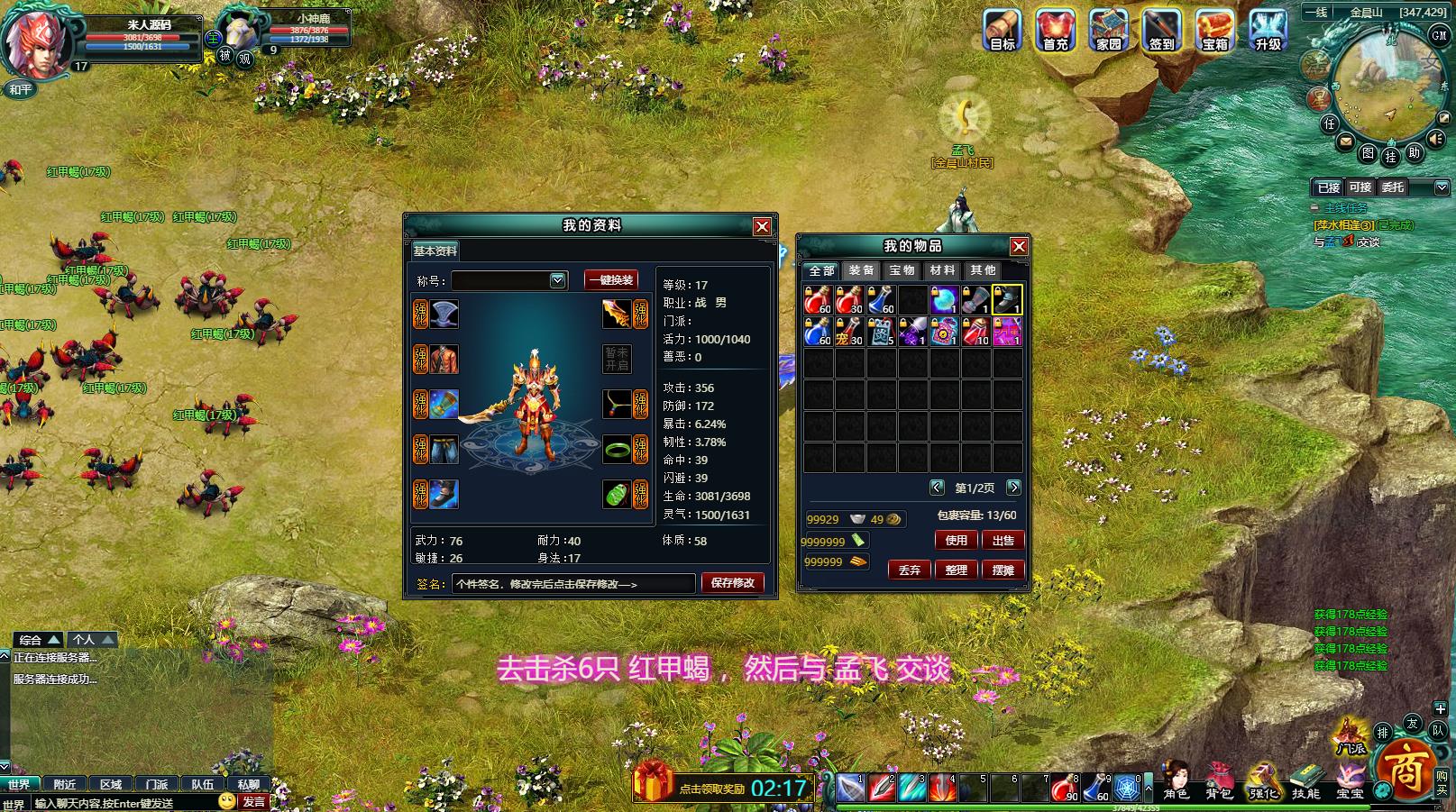Click the 丢弃 discard button
Image resolution: width=1456 pixels, height=812 pixels.
pyautogui.click(x=910, y=570)
